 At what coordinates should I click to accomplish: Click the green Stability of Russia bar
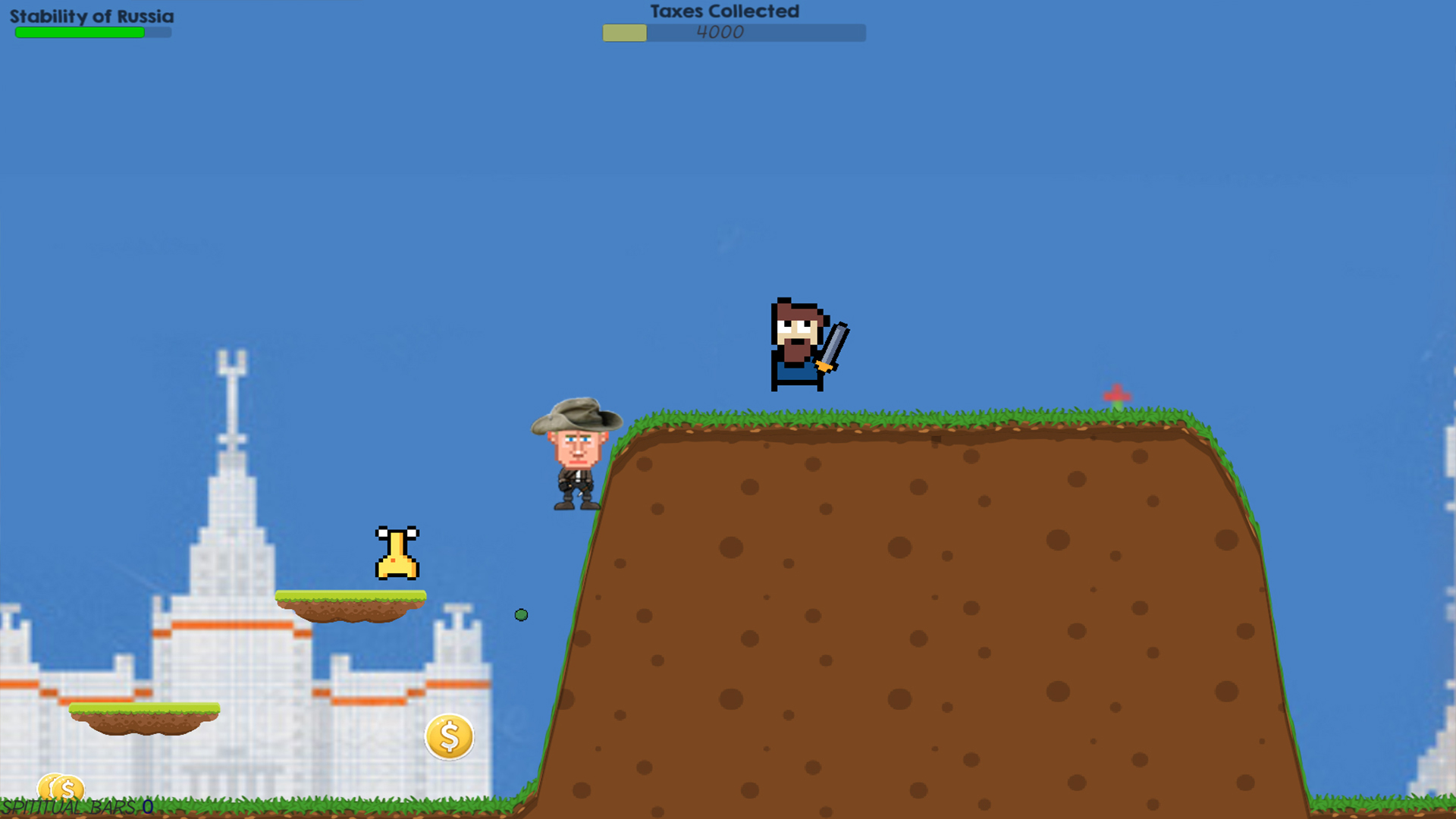[80, 33]
